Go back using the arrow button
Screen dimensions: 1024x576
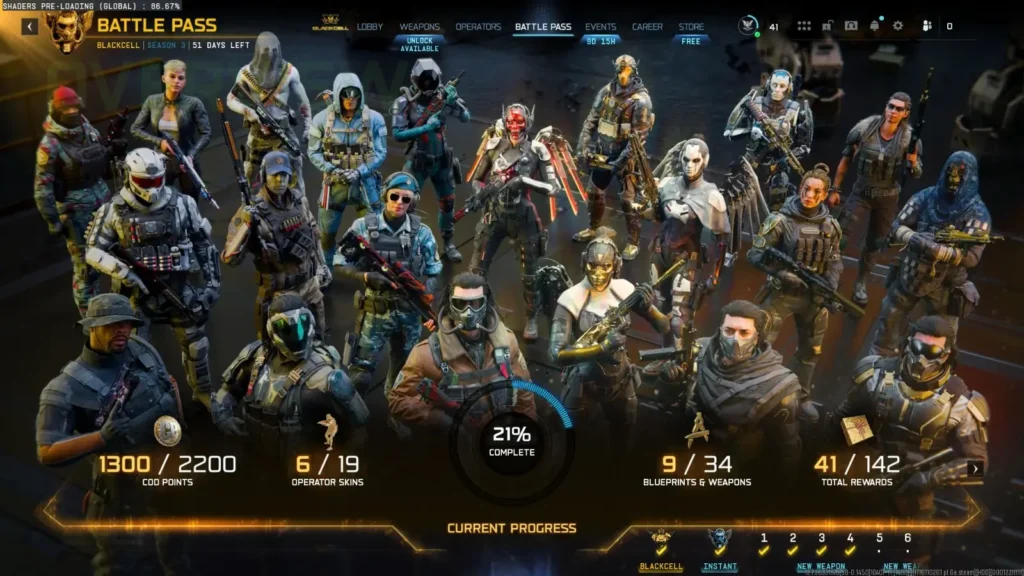click(29, 27)
